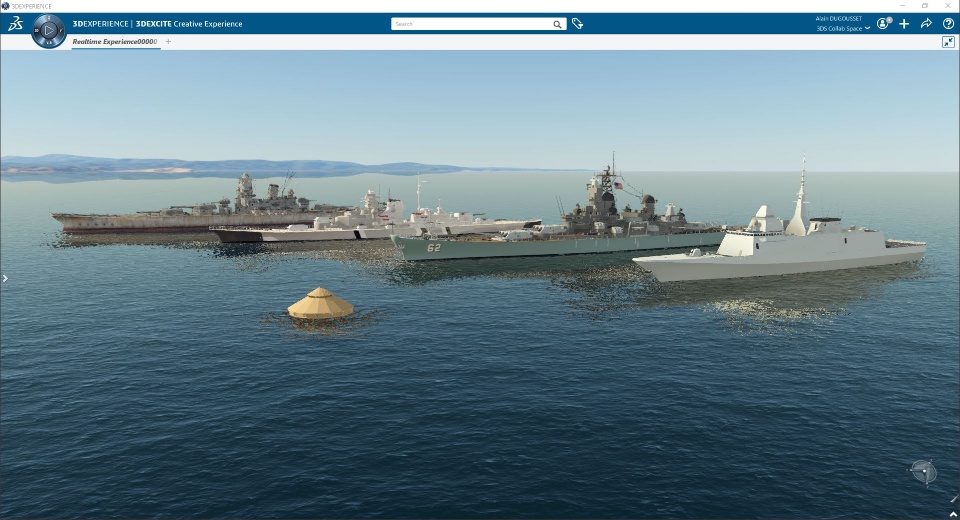The width and height of the screenshot is (960, 520).
Task: Open the user profile icon
Action: 883,23
